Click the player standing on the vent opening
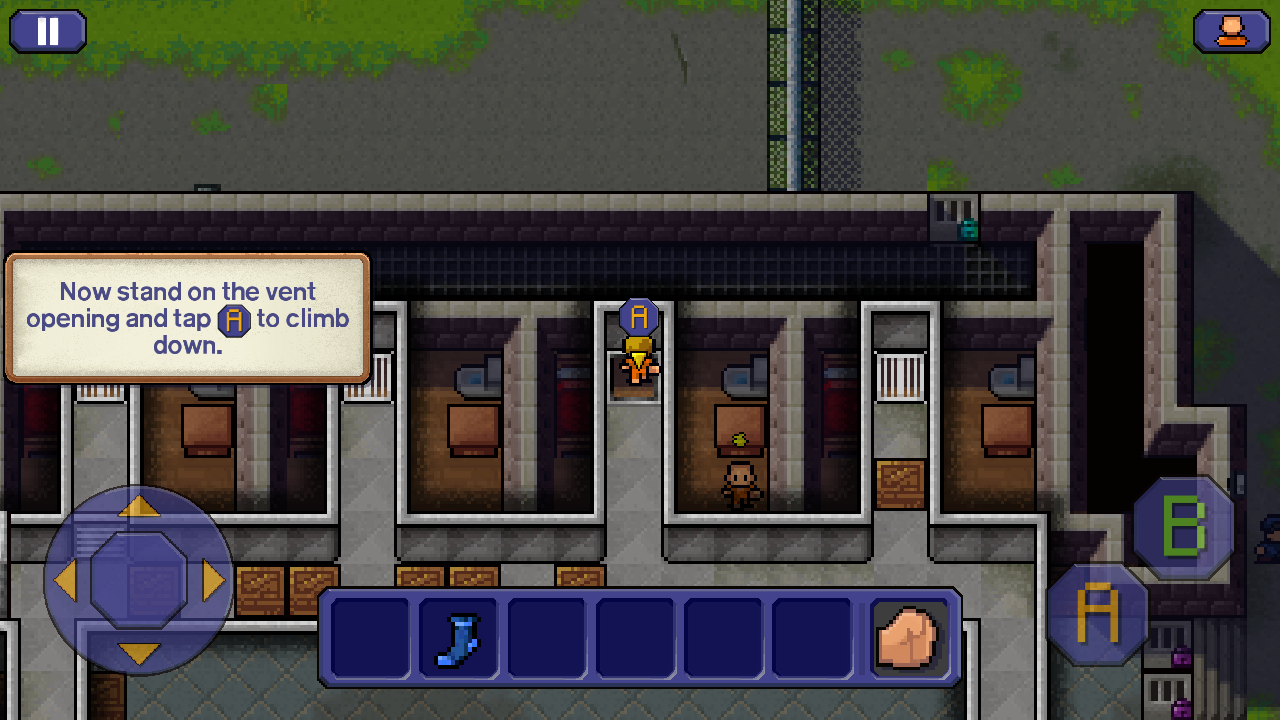 (x=640, y=368)
